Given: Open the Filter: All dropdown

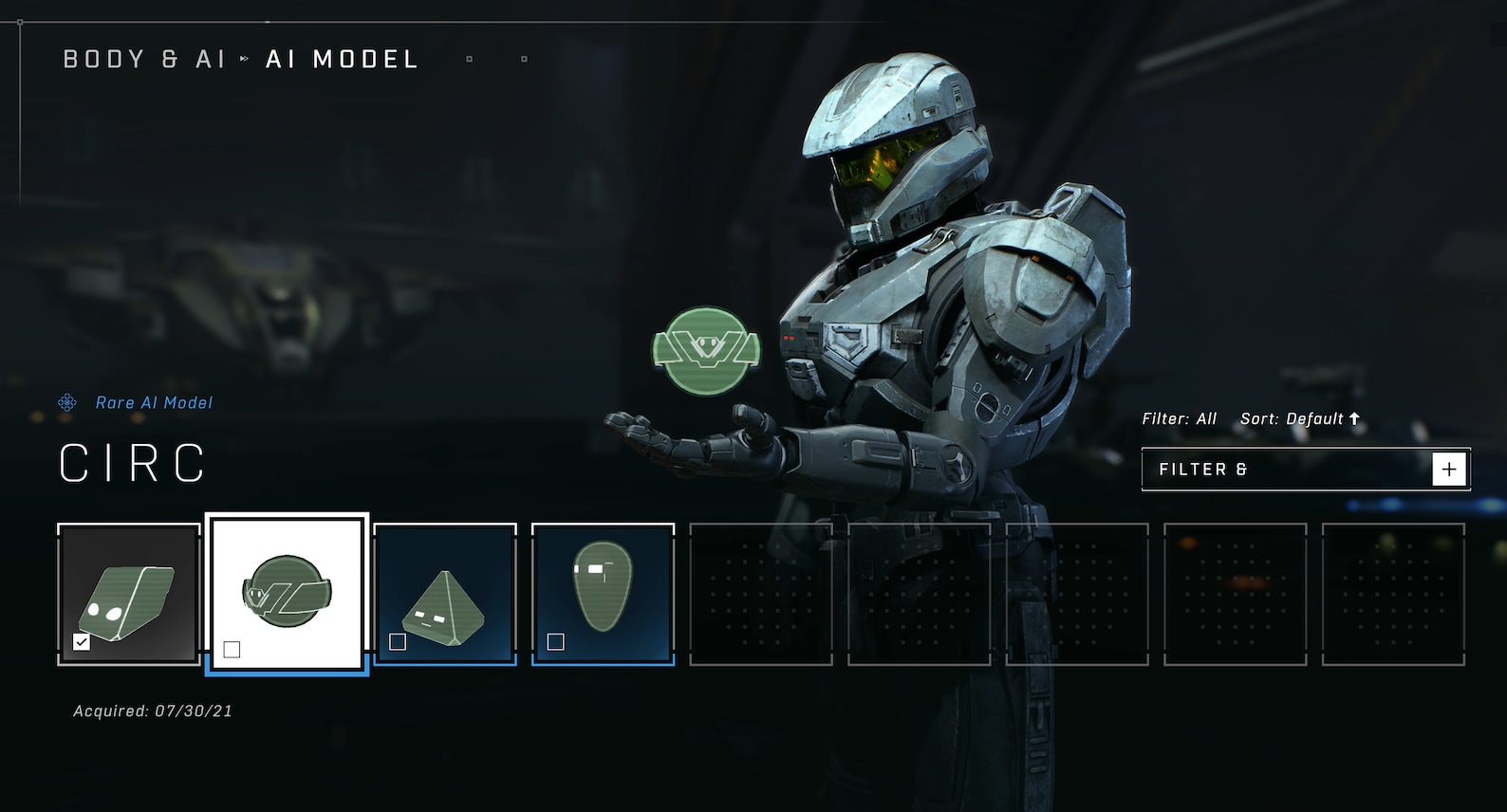Looking at the screenshot, I should tap(1179, 417).
